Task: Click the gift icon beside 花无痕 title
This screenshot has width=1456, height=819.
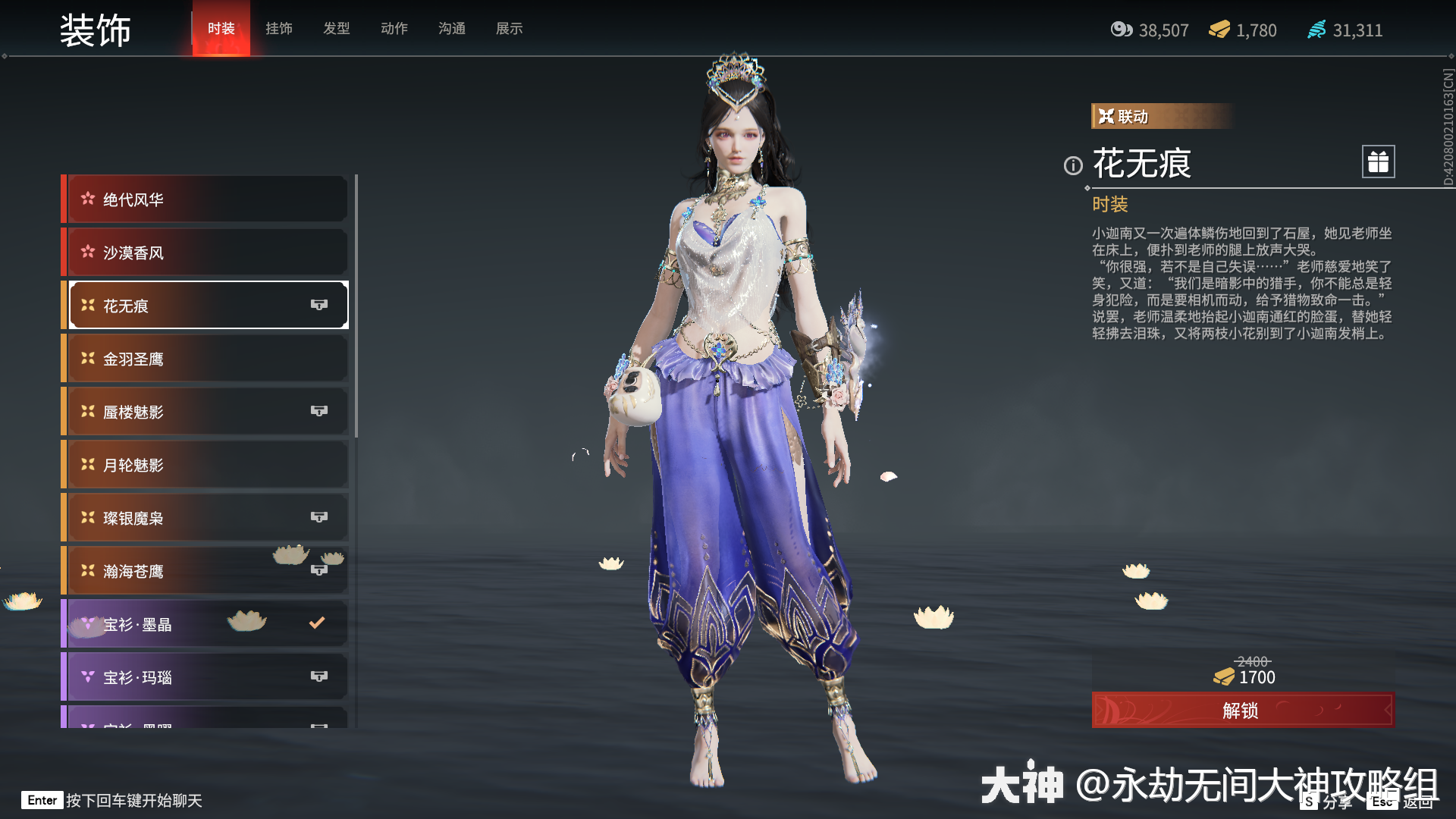Action: 1378,162
